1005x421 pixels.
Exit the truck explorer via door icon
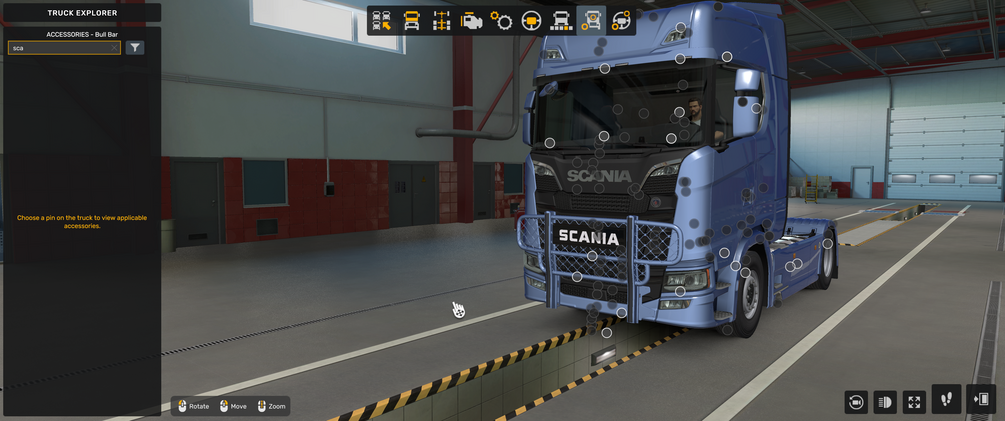[x=981, y=399]
